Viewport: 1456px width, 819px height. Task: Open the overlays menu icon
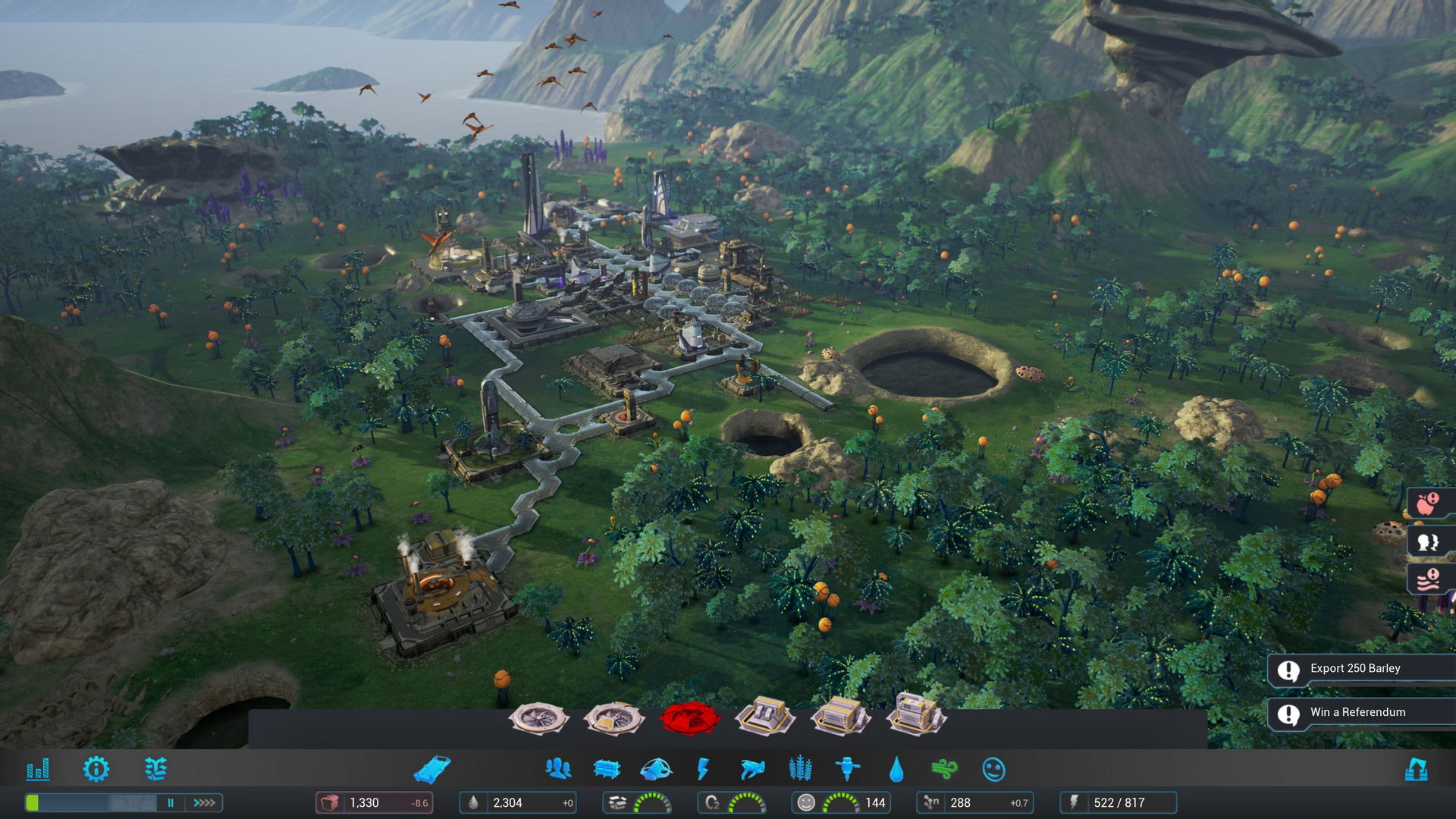click(155, 770)
